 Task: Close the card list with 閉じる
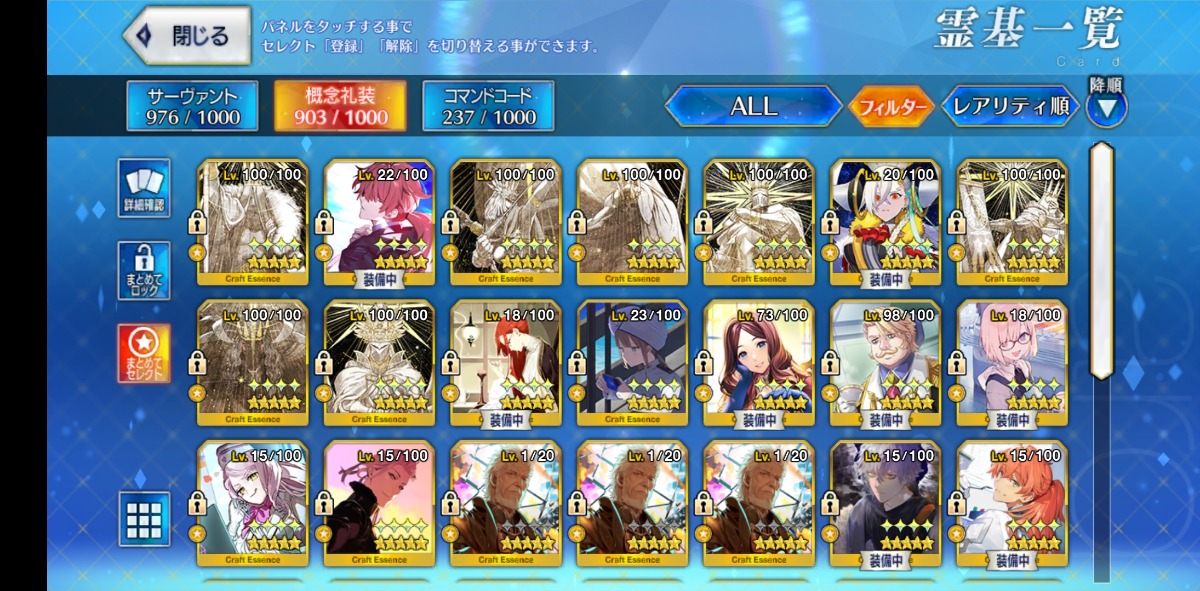188,36
